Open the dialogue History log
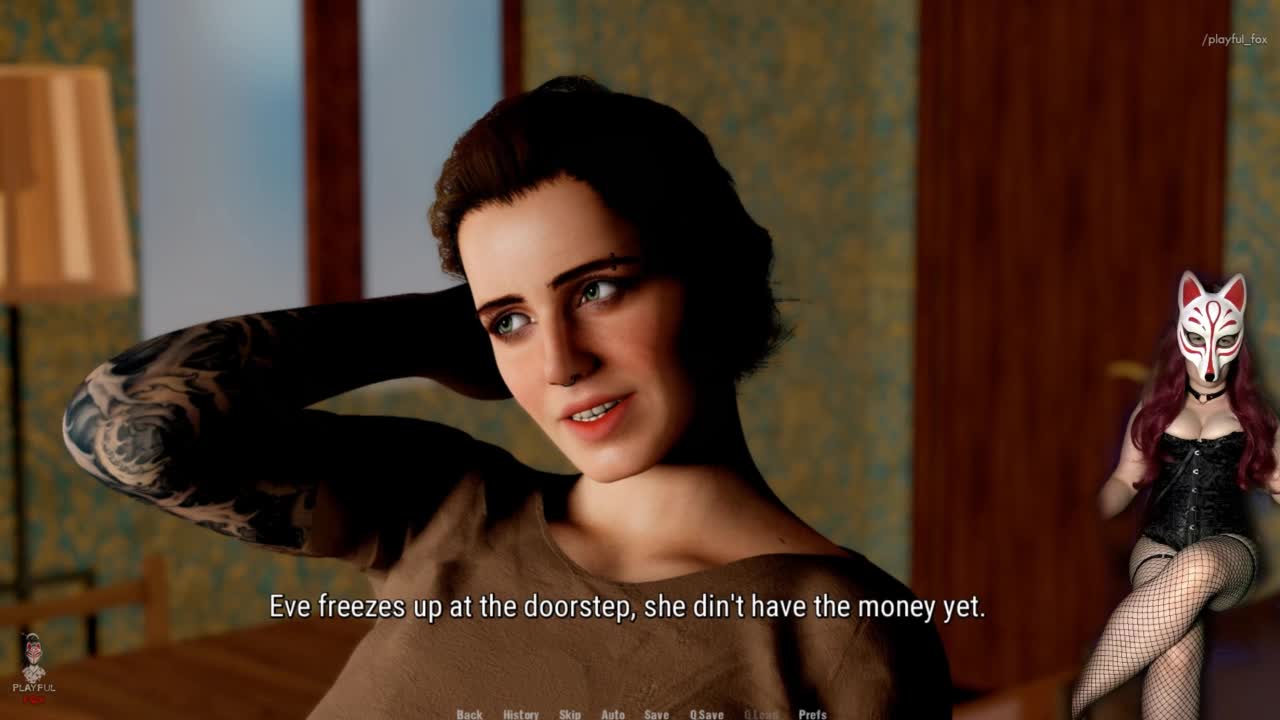 (x=520, y=714)
